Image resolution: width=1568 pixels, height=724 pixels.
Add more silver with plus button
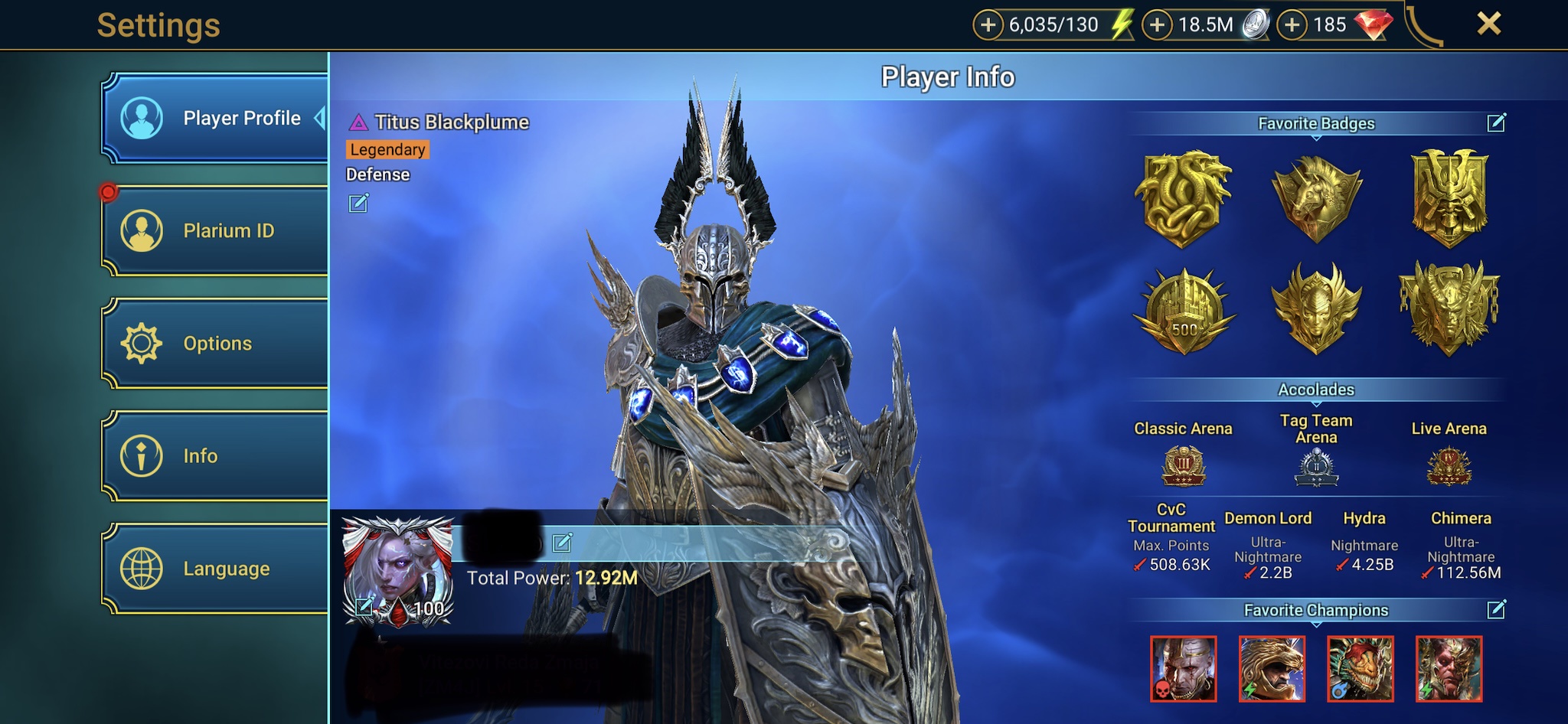1157,25
